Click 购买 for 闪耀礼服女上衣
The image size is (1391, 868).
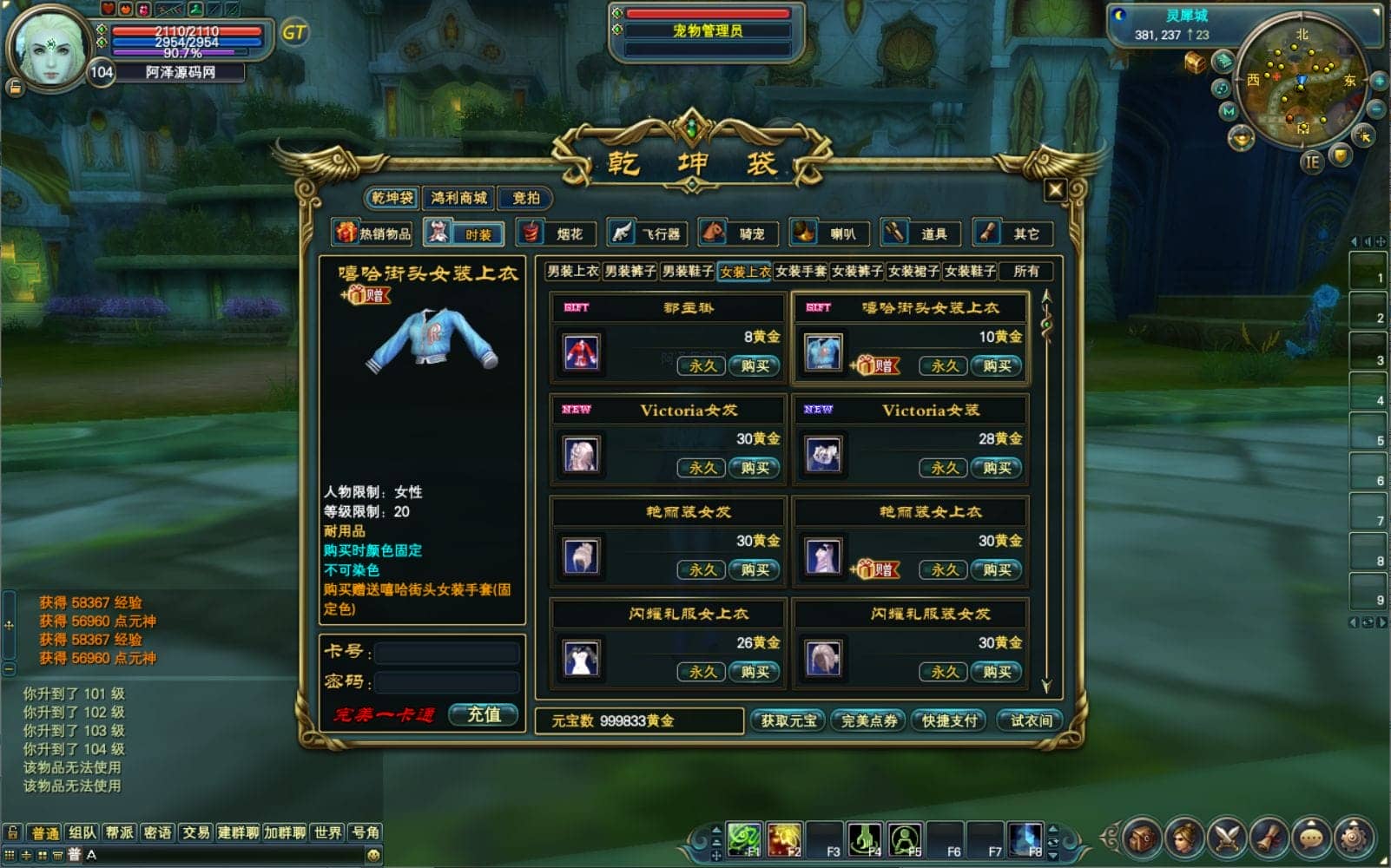(x=754, y=672)
